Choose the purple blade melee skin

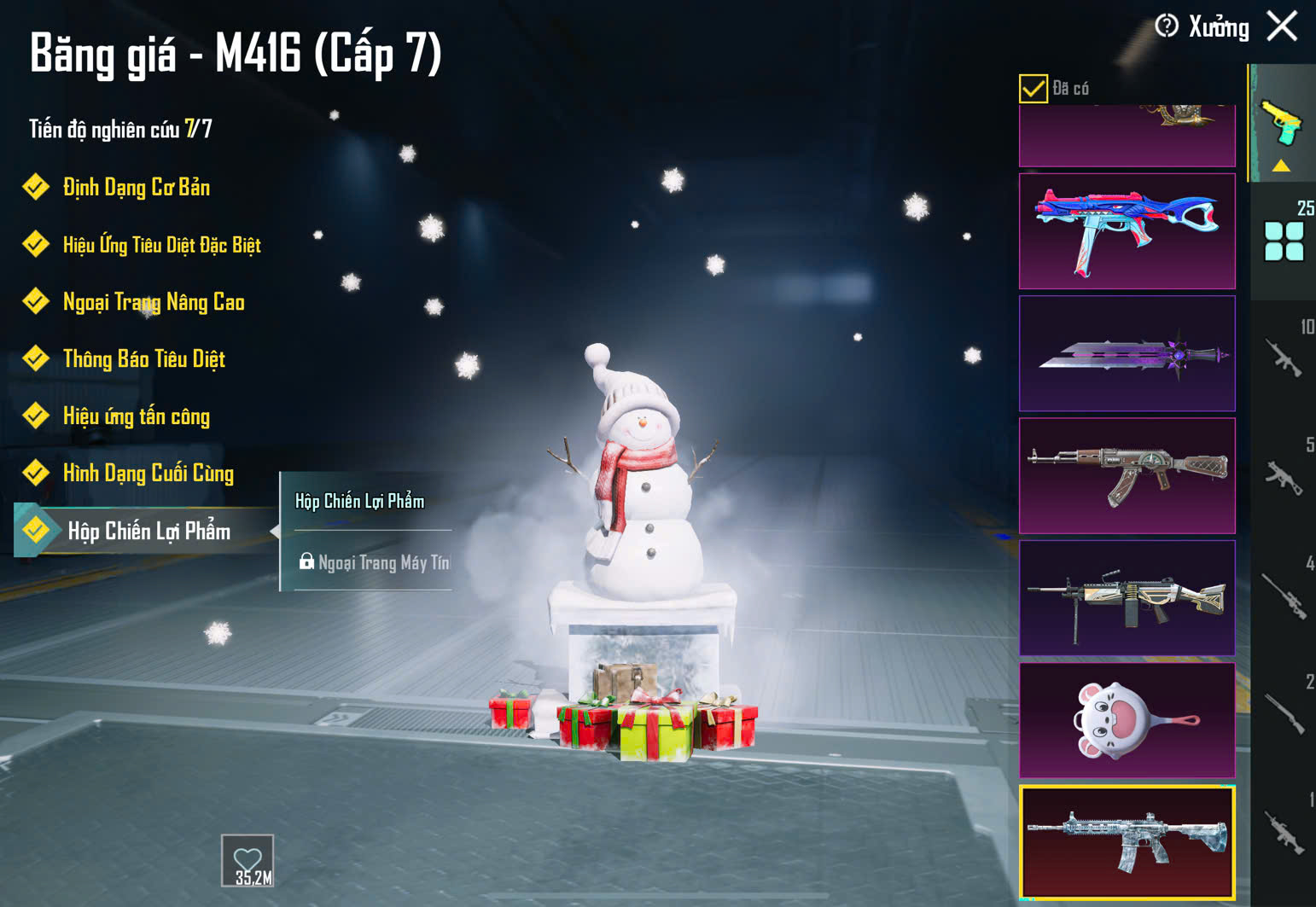1127,353
